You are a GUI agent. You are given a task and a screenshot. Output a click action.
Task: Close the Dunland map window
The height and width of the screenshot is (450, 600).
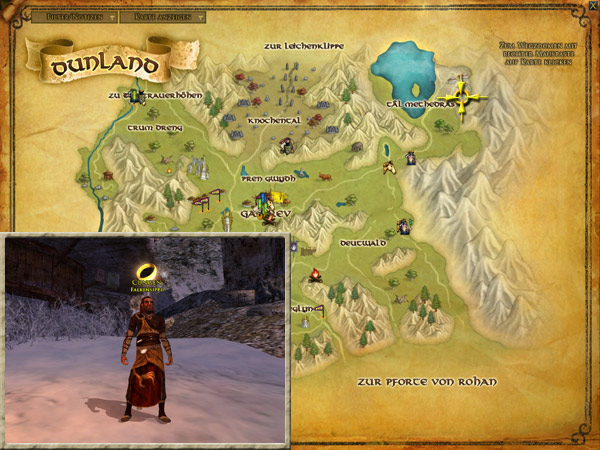click(x=592, y=6)
